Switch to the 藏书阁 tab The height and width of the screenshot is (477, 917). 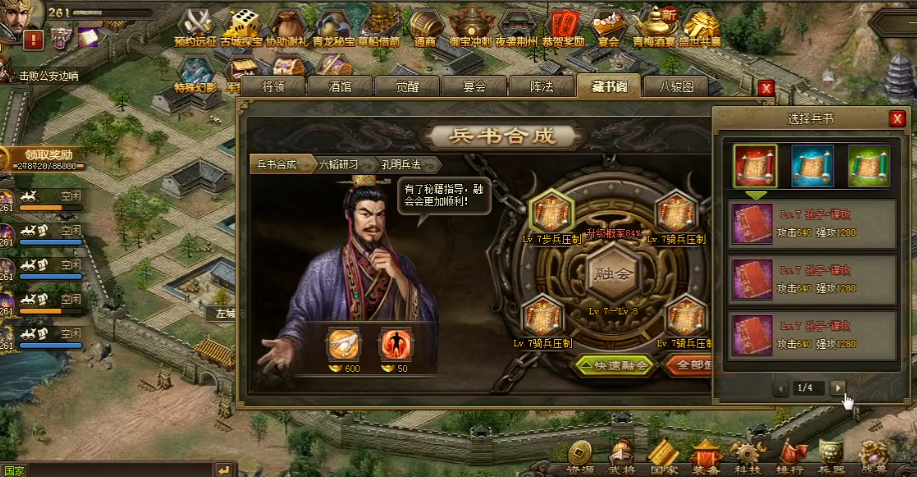tap(608, 87)
